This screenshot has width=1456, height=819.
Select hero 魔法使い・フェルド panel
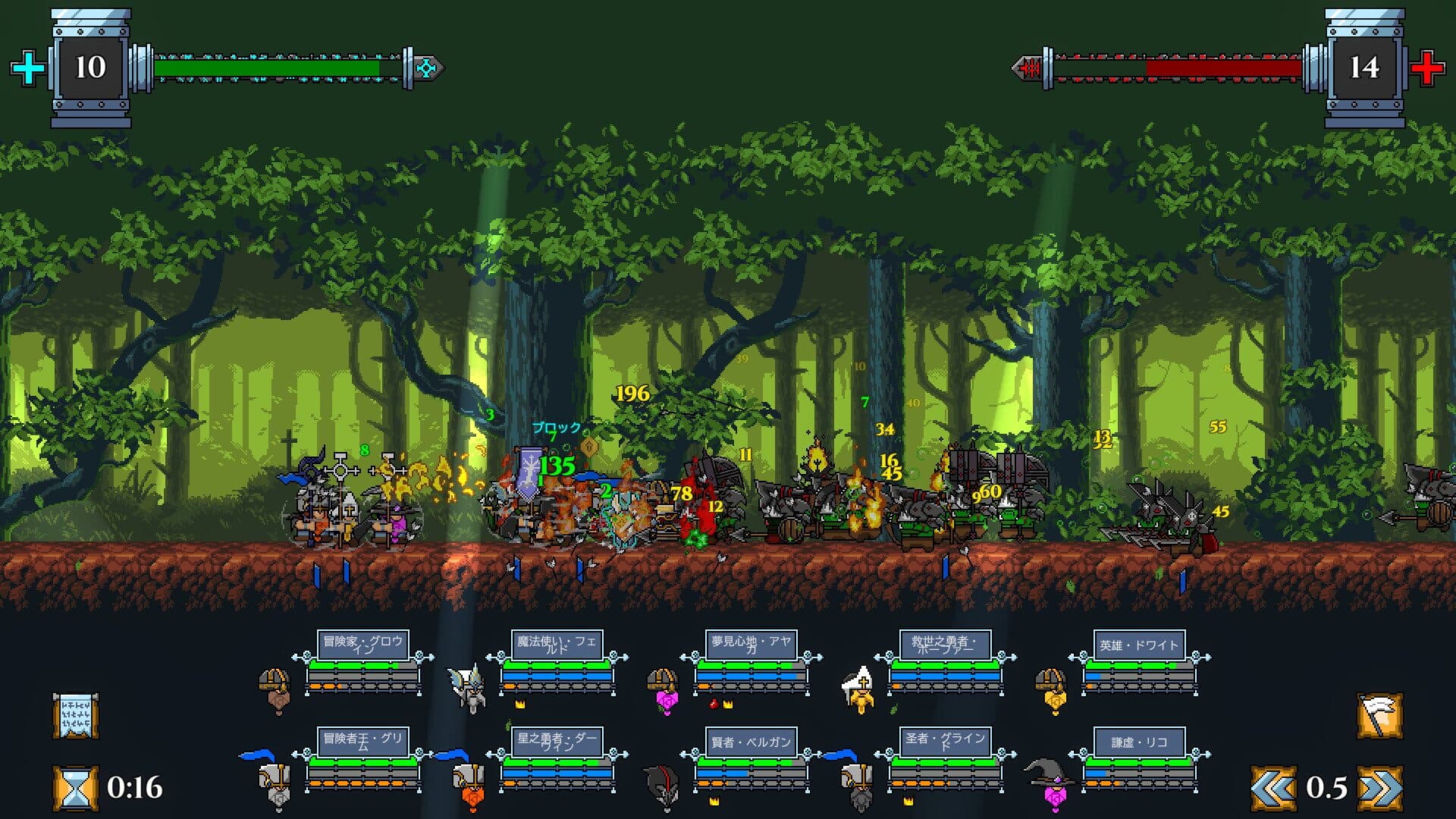coord(557,662)
